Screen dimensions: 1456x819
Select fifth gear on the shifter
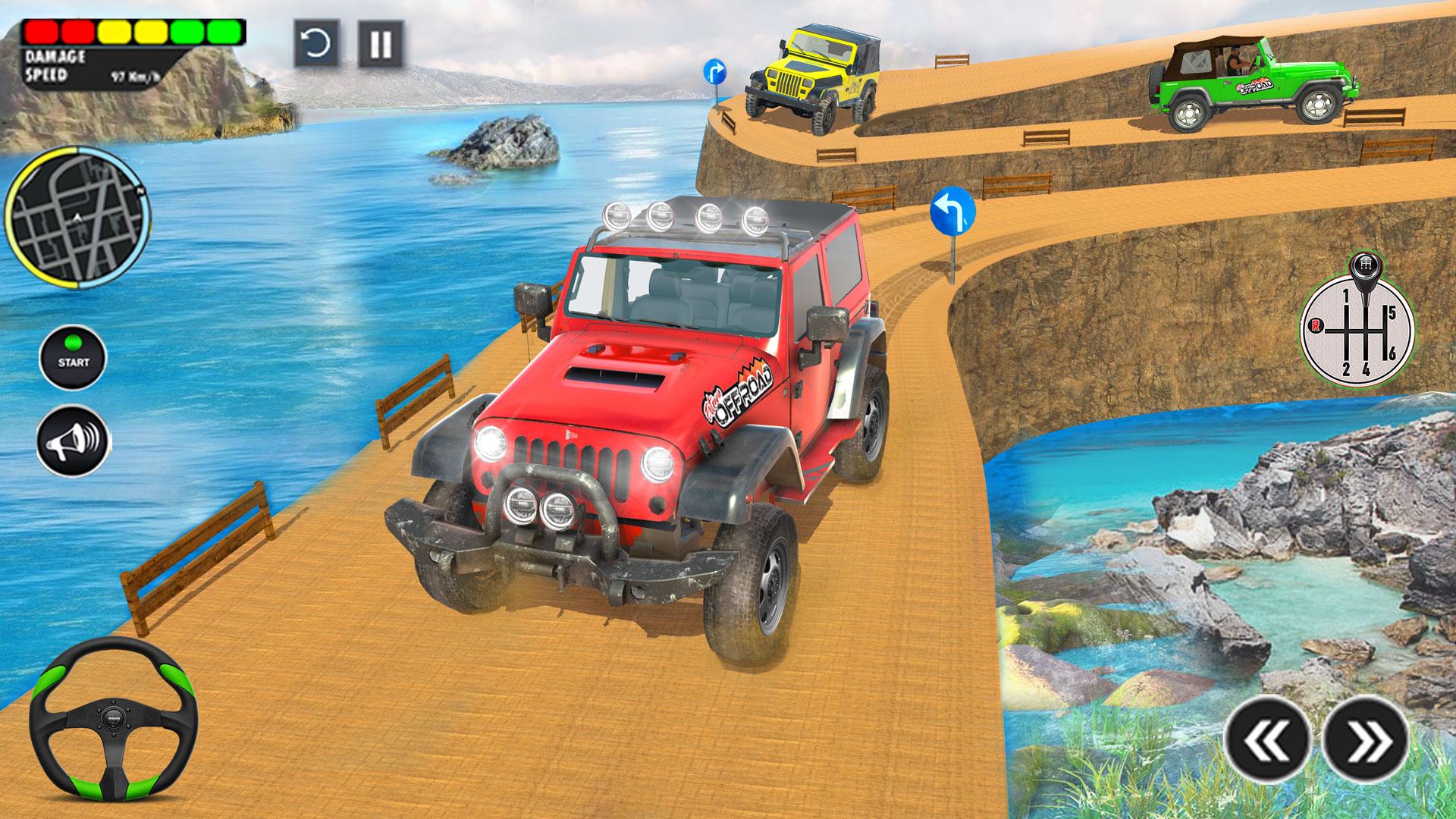[1392, 312]
